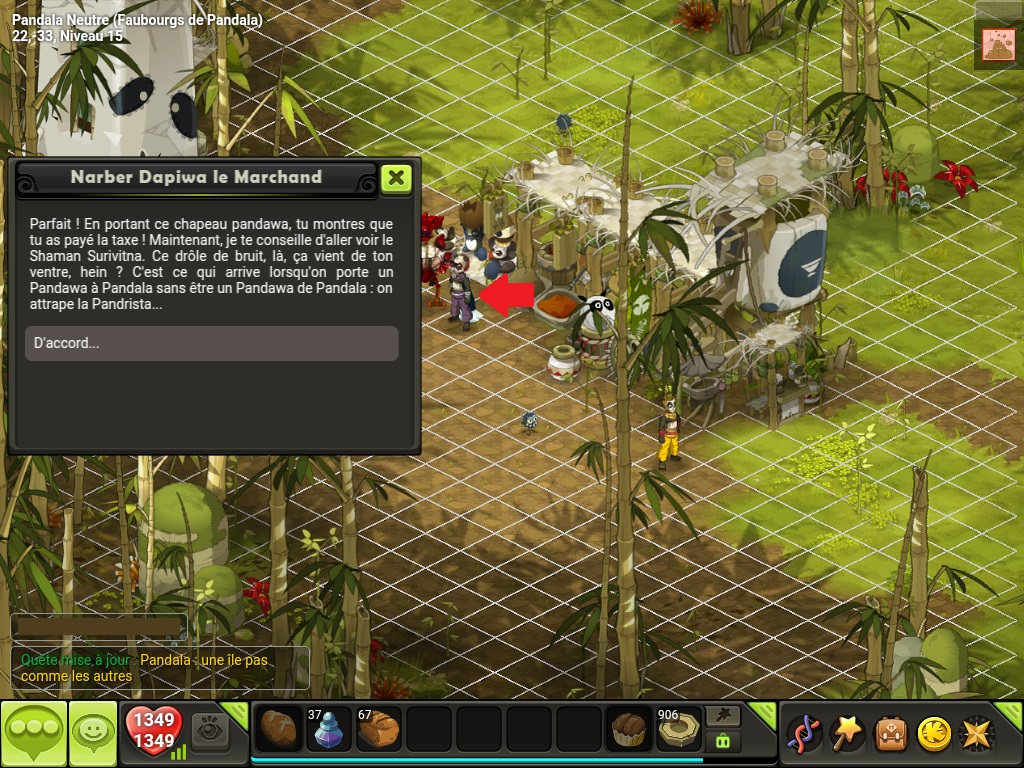Open the DNA helix characteristics menu
Screen dimensions: 1024x768
click(x=805, y=733)
